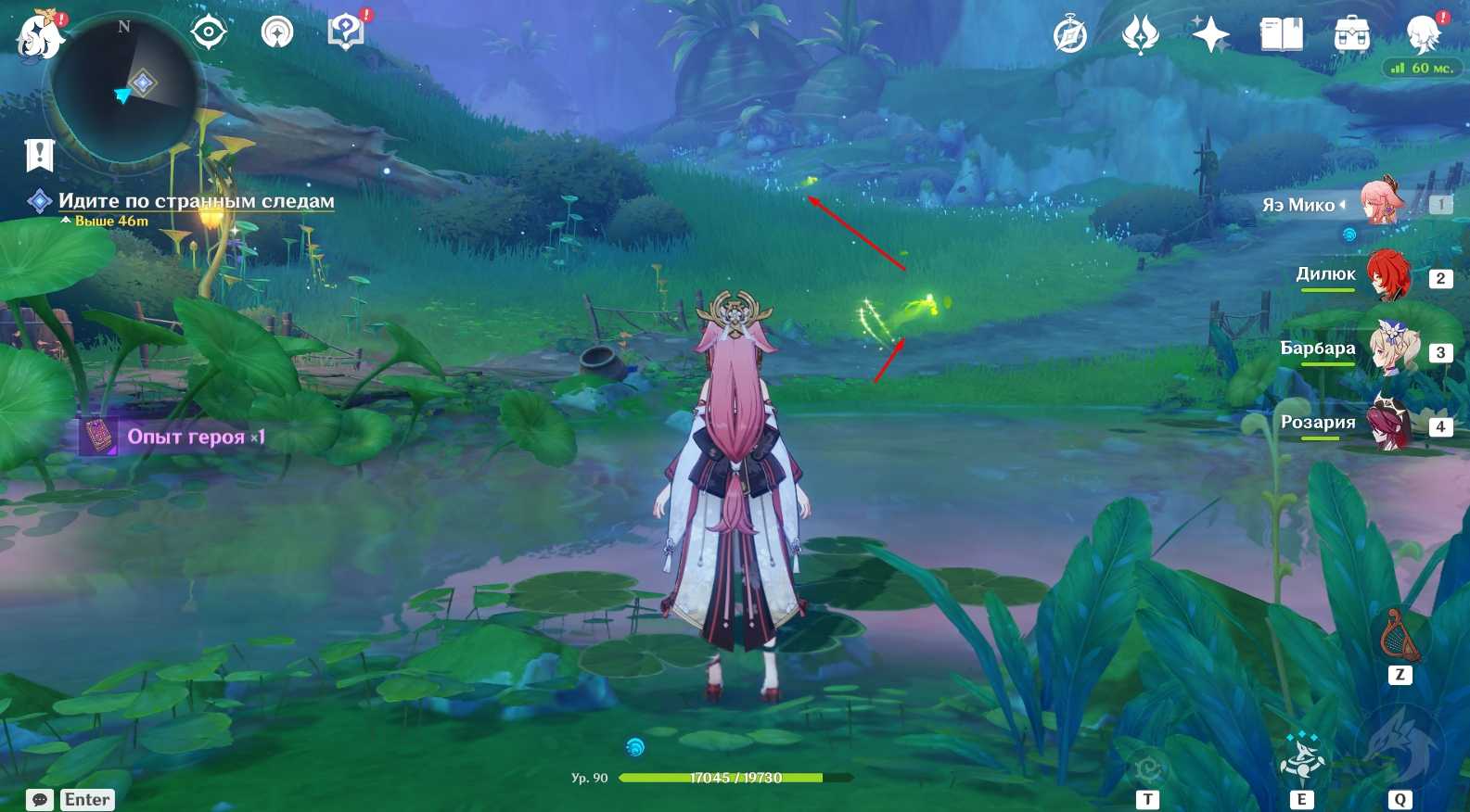1470x812 pixels.
Task: Open the battle pass flame icon
Action: coord(1141,36)
